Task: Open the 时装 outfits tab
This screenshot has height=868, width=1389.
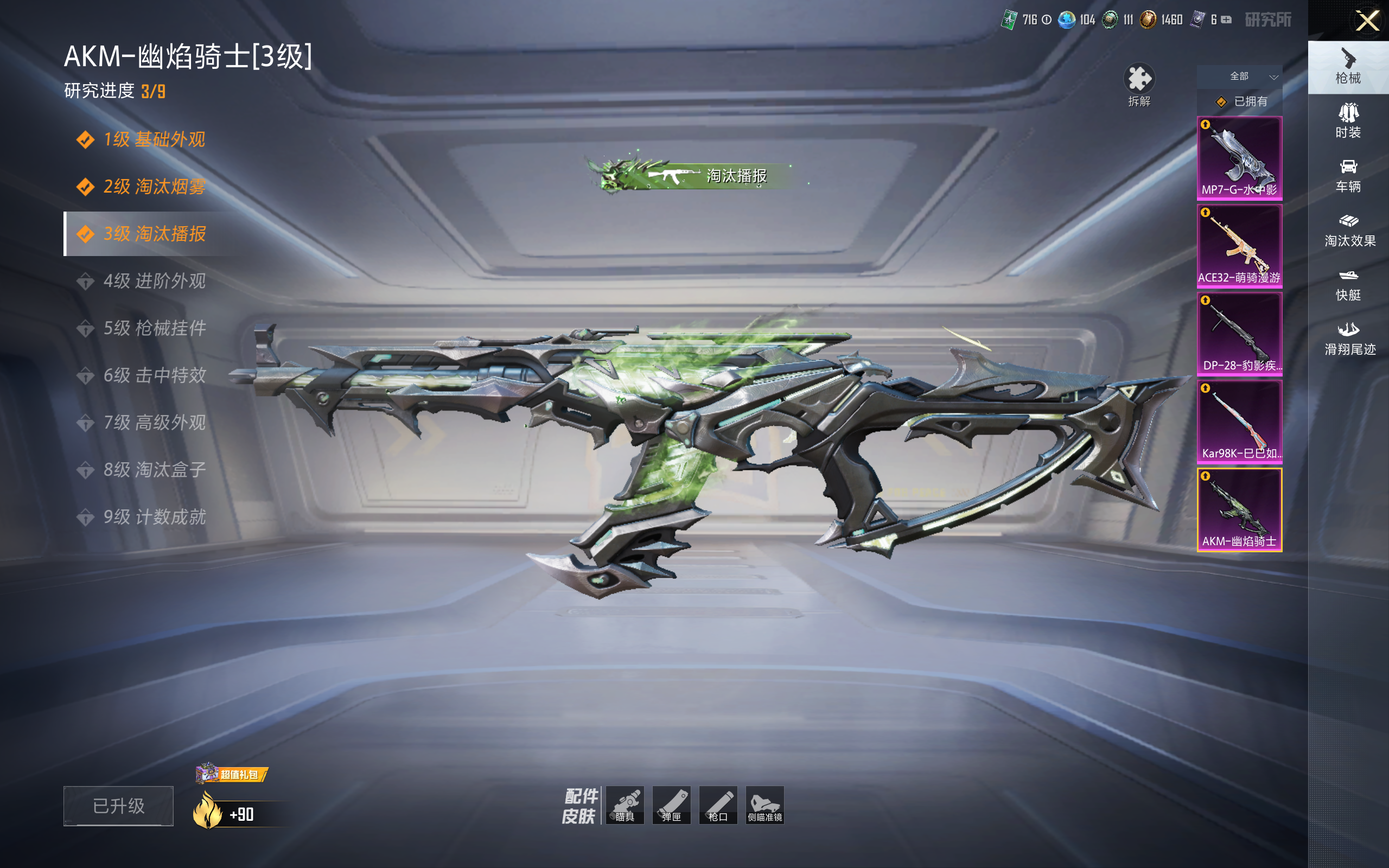Action: 1348,120
